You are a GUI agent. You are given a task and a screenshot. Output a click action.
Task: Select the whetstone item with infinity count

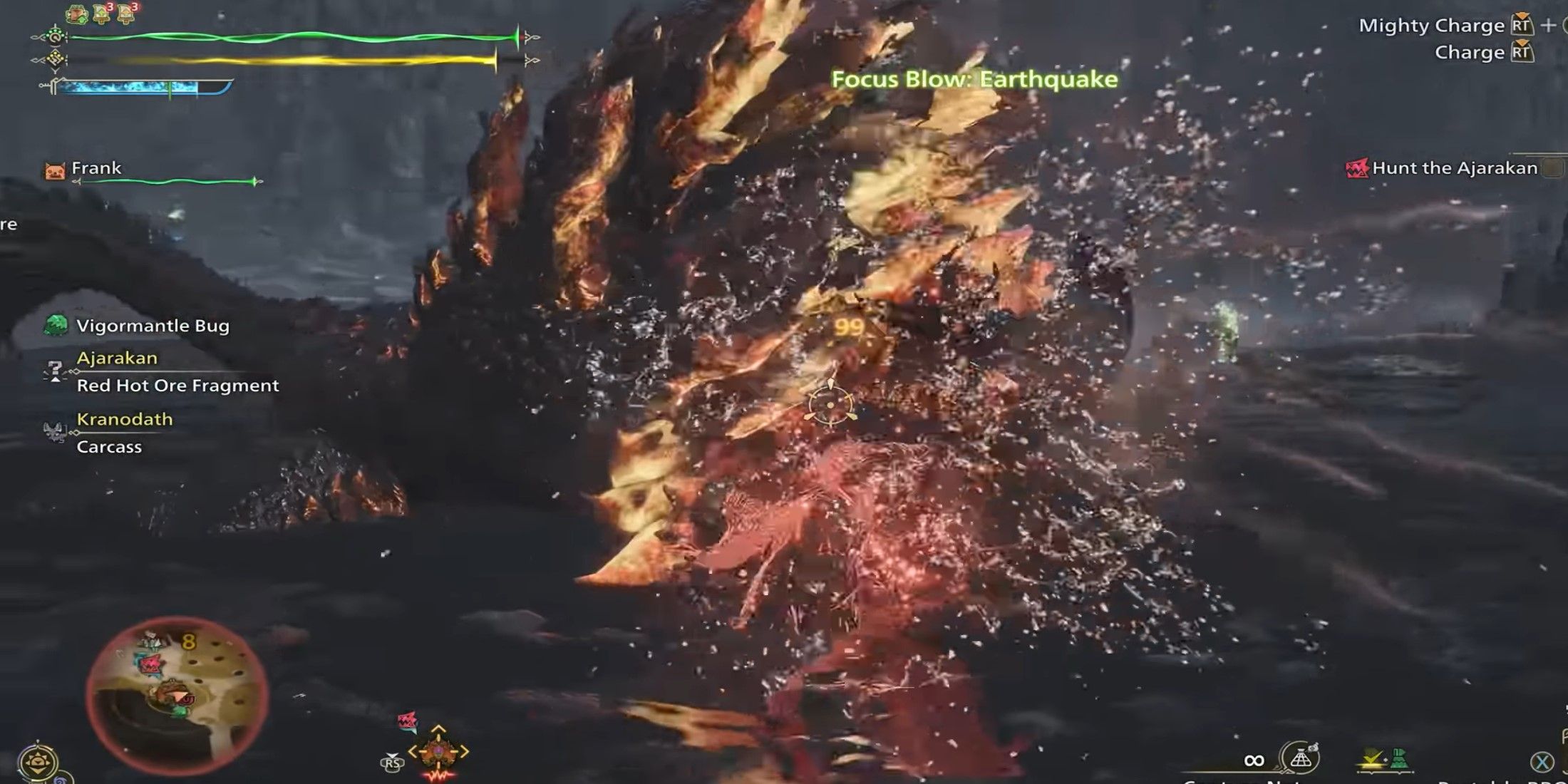pyautogui.click(x=1301, y=757)
